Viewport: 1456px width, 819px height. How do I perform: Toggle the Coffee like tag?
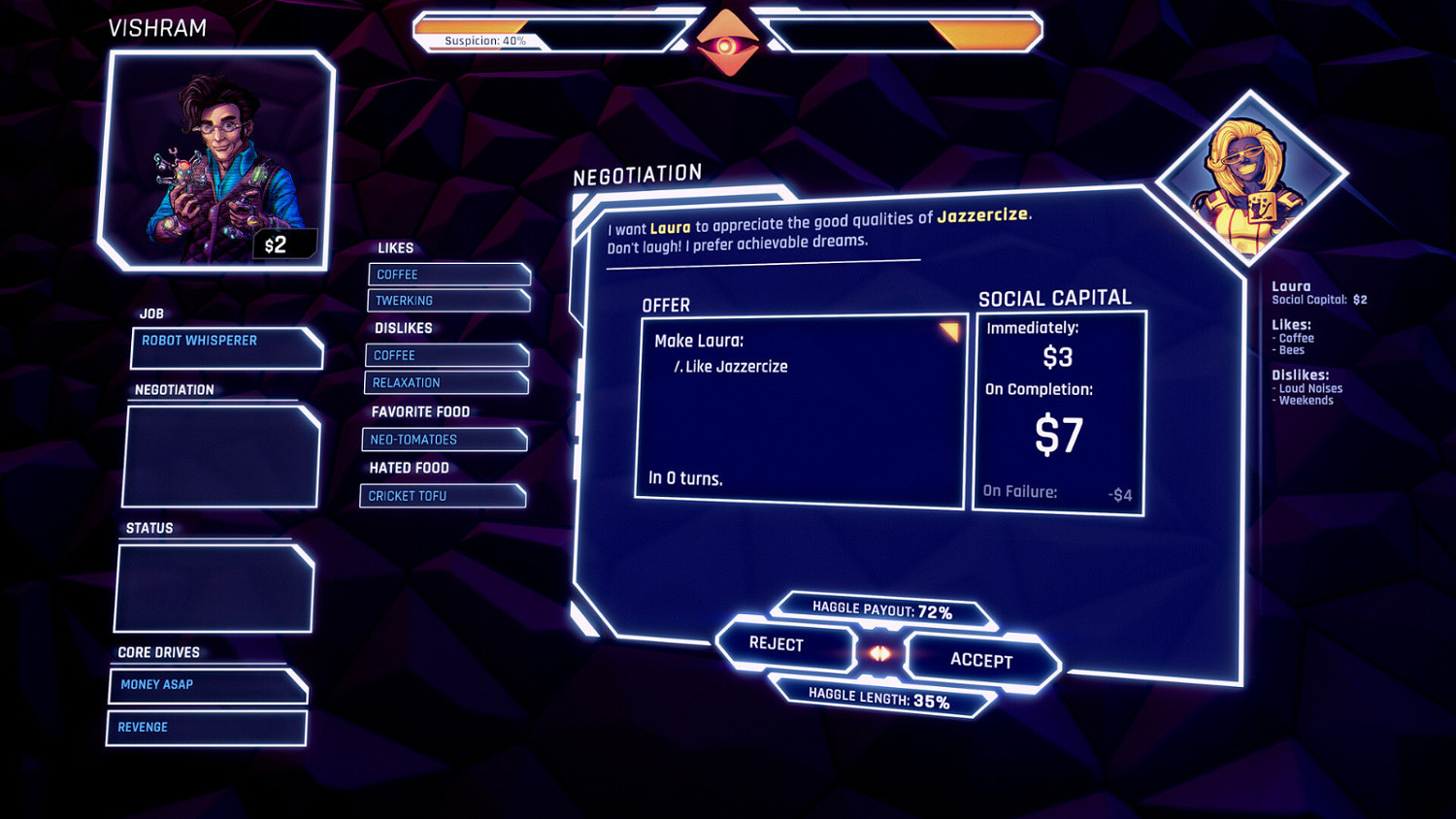[448, 275]
